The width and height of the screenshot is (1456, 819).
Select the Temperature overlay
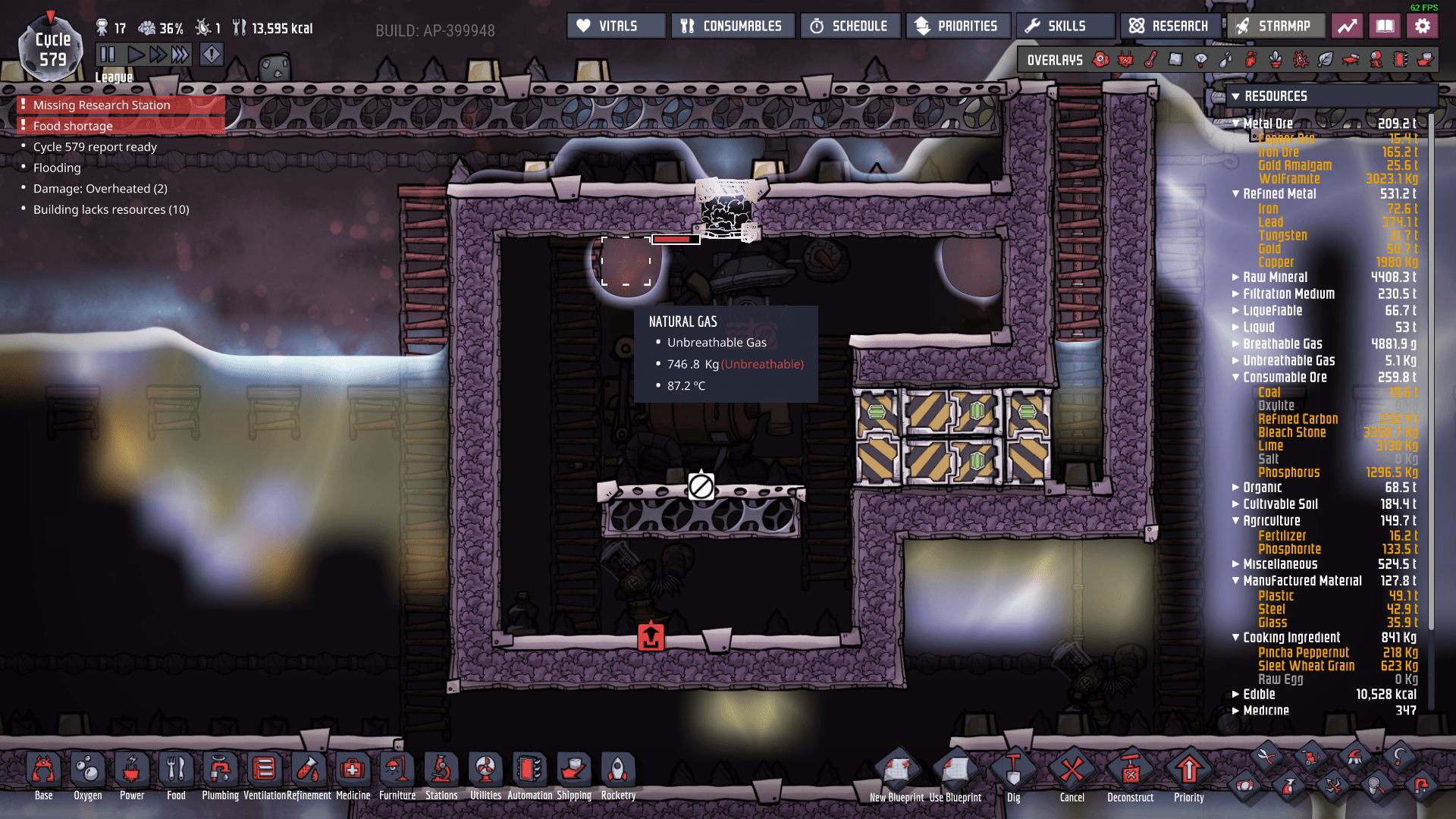click(1152, 59)
